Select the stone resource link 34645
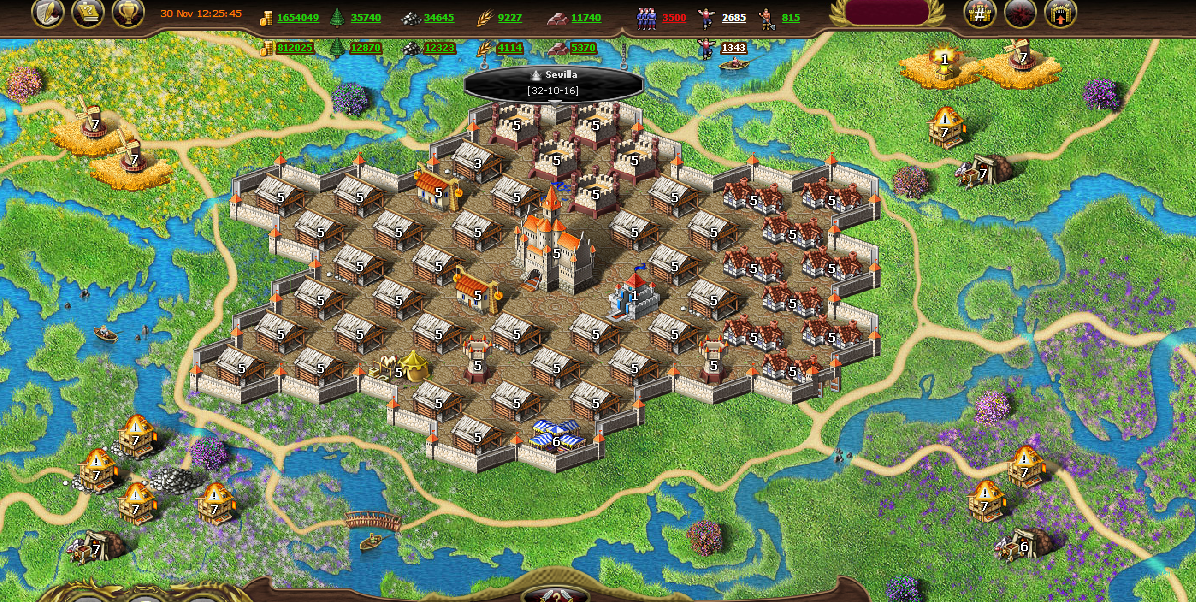 [x=438, y=18]
